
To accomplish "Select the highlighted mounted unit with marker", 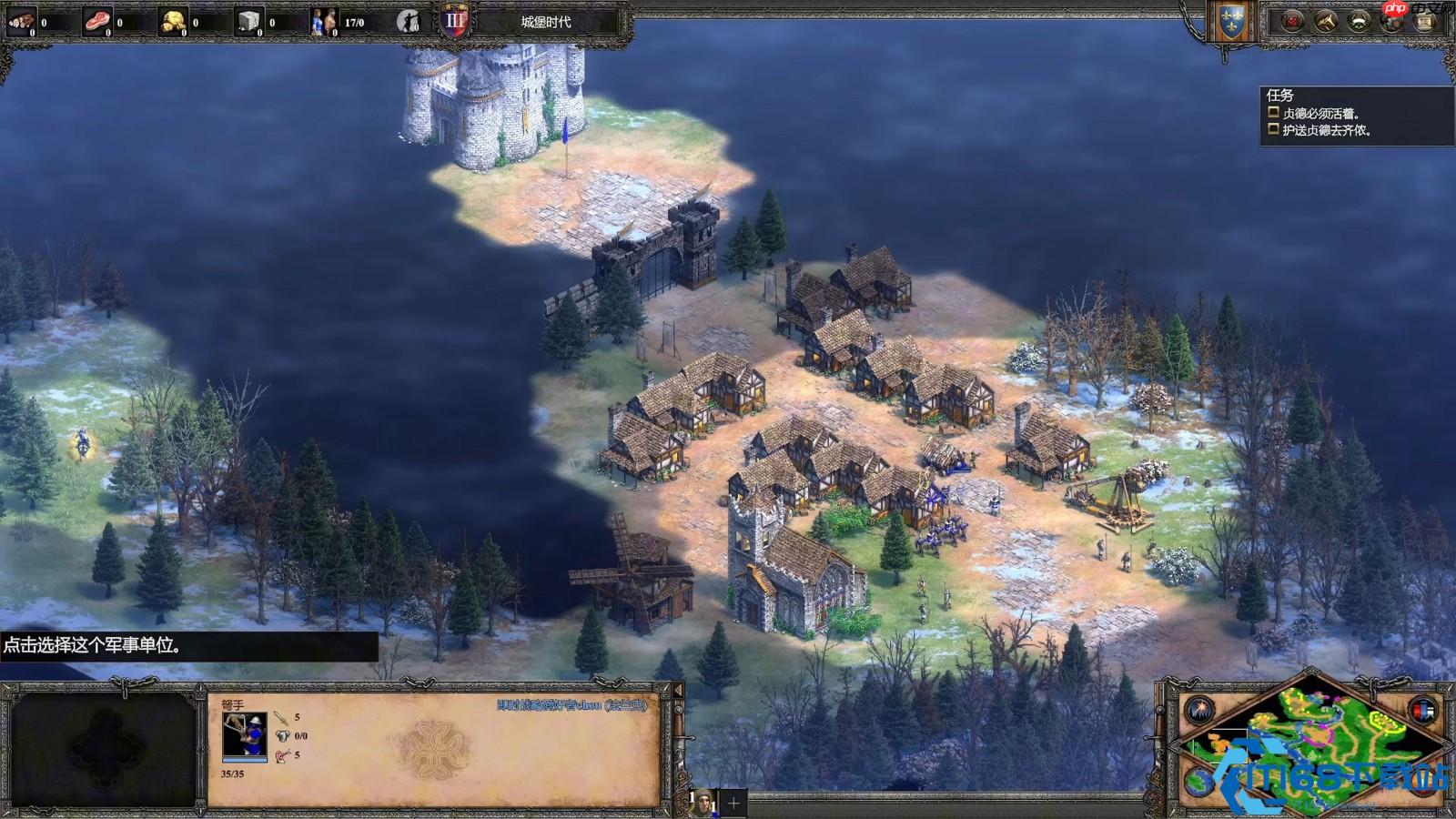I will click(x=83, y=444).
